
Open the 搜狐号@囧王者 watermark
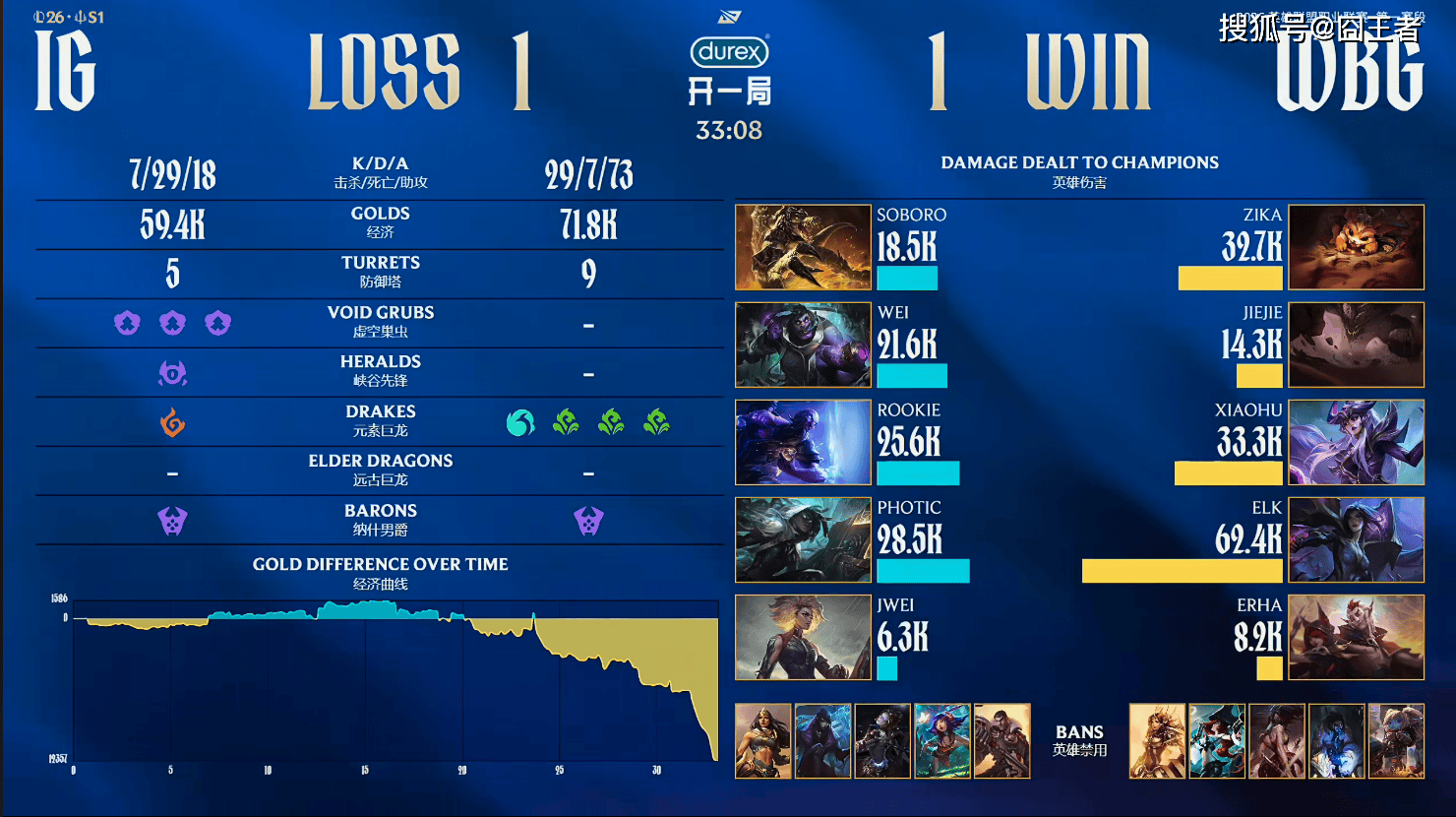1319,28
